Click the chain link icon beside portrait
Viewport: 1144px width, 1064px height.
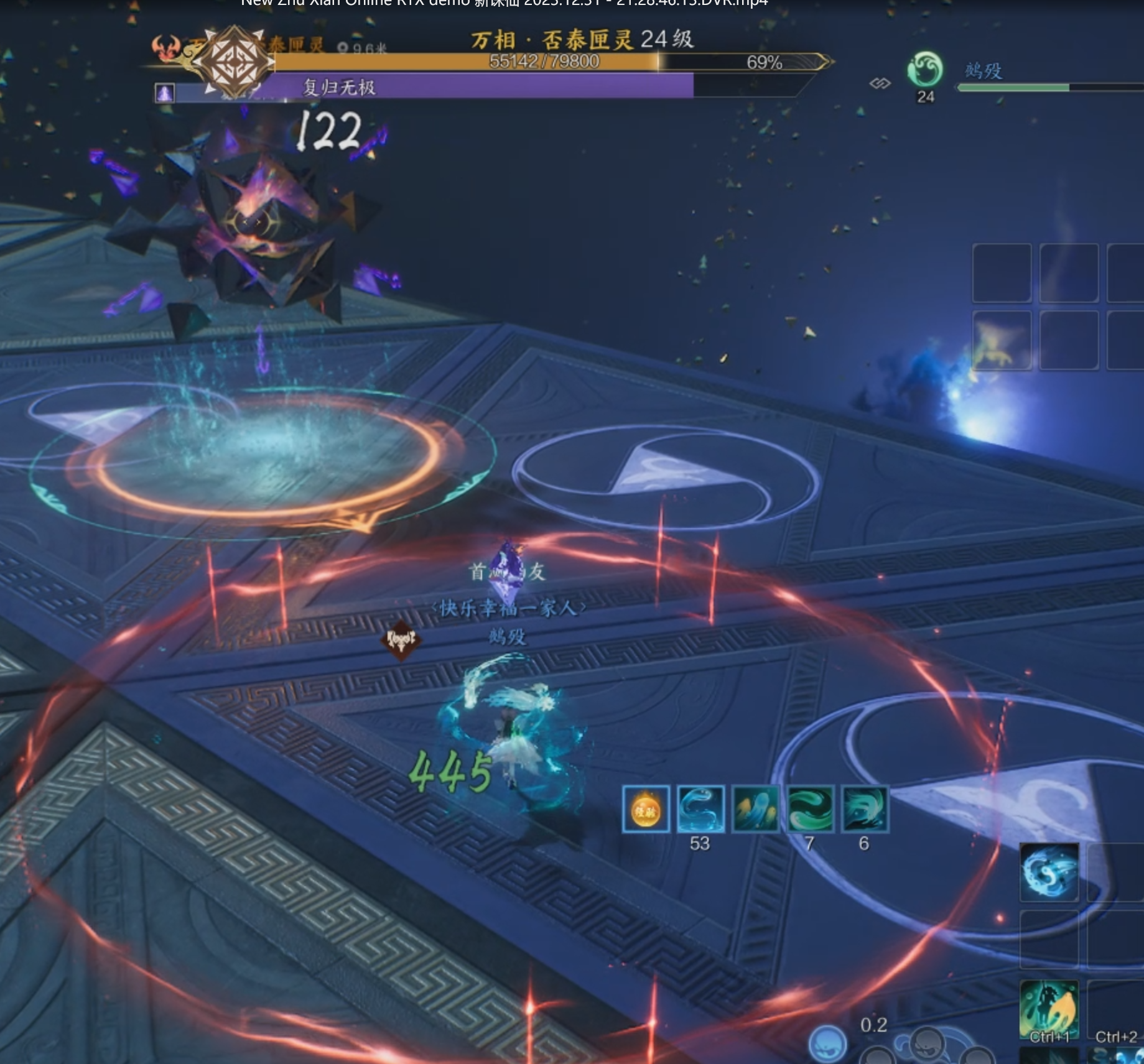pyautogui.click(x=880, y=83)
